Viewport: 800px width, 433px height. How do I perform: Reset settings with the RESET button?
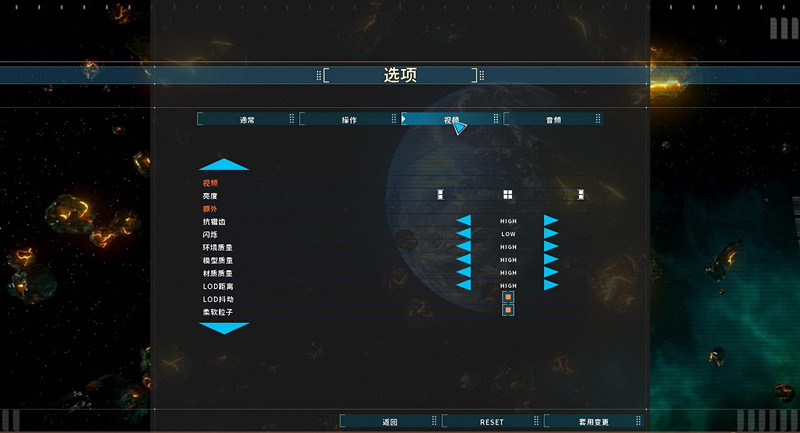pyautogui.click(x=492, y=422)
